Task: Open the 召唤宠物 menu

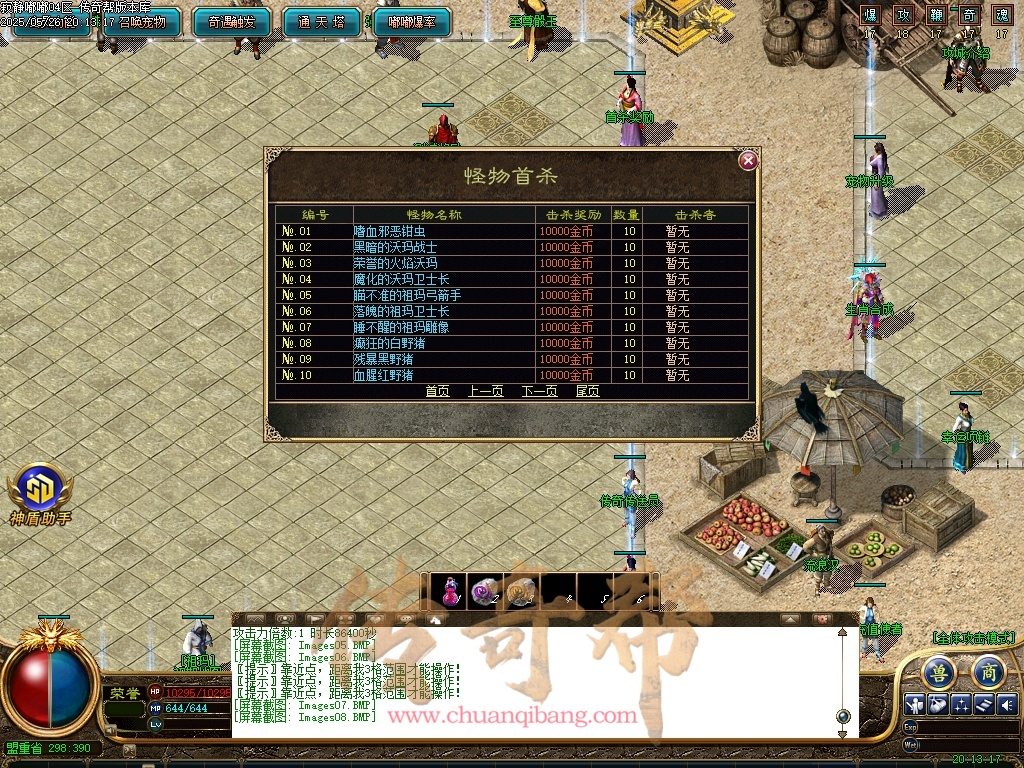Action: 142,21
